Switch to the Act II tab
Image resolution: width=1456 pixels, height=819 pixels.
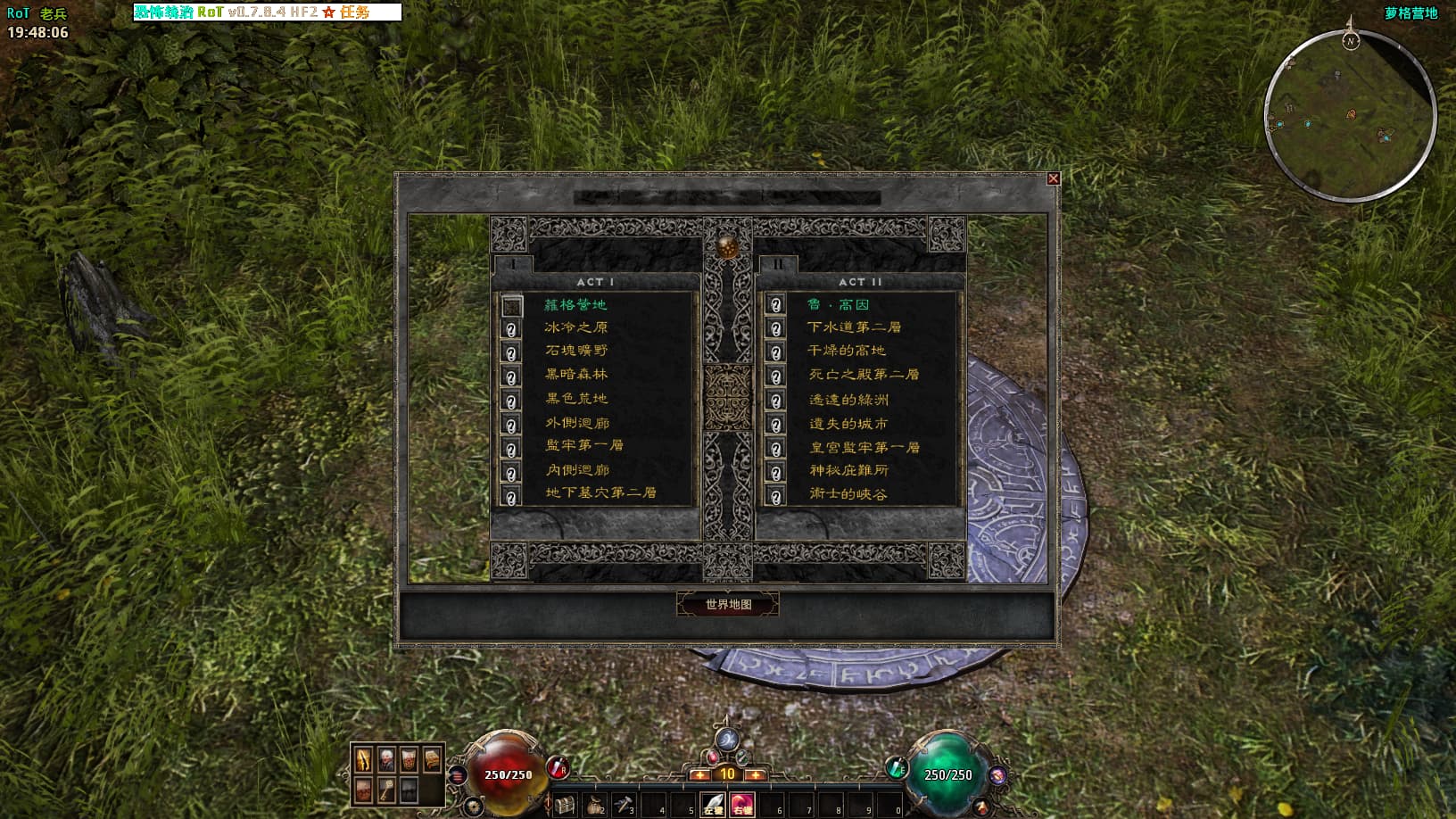[x=778, y=264]
